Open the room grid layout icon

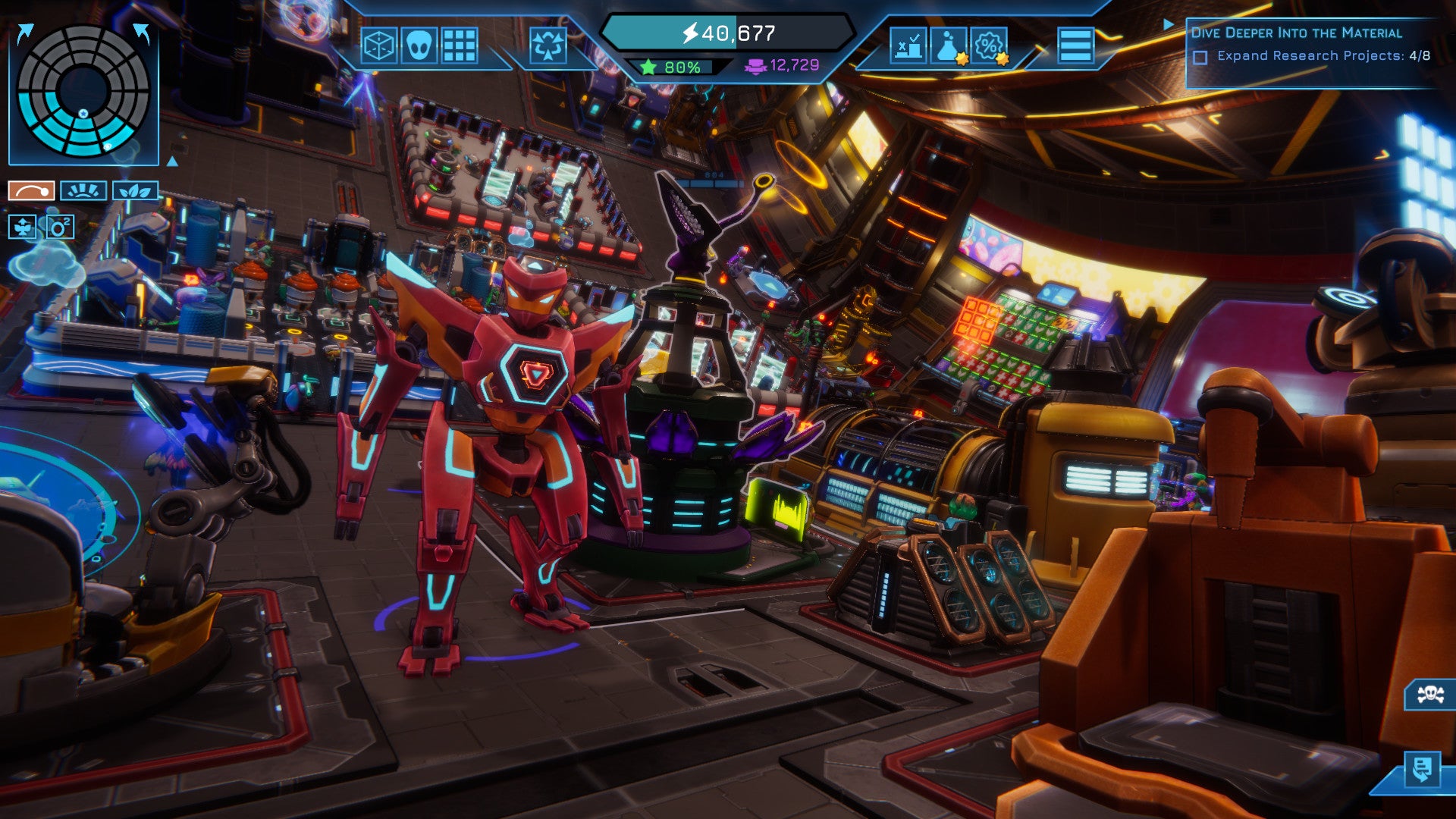coord(459,45)
